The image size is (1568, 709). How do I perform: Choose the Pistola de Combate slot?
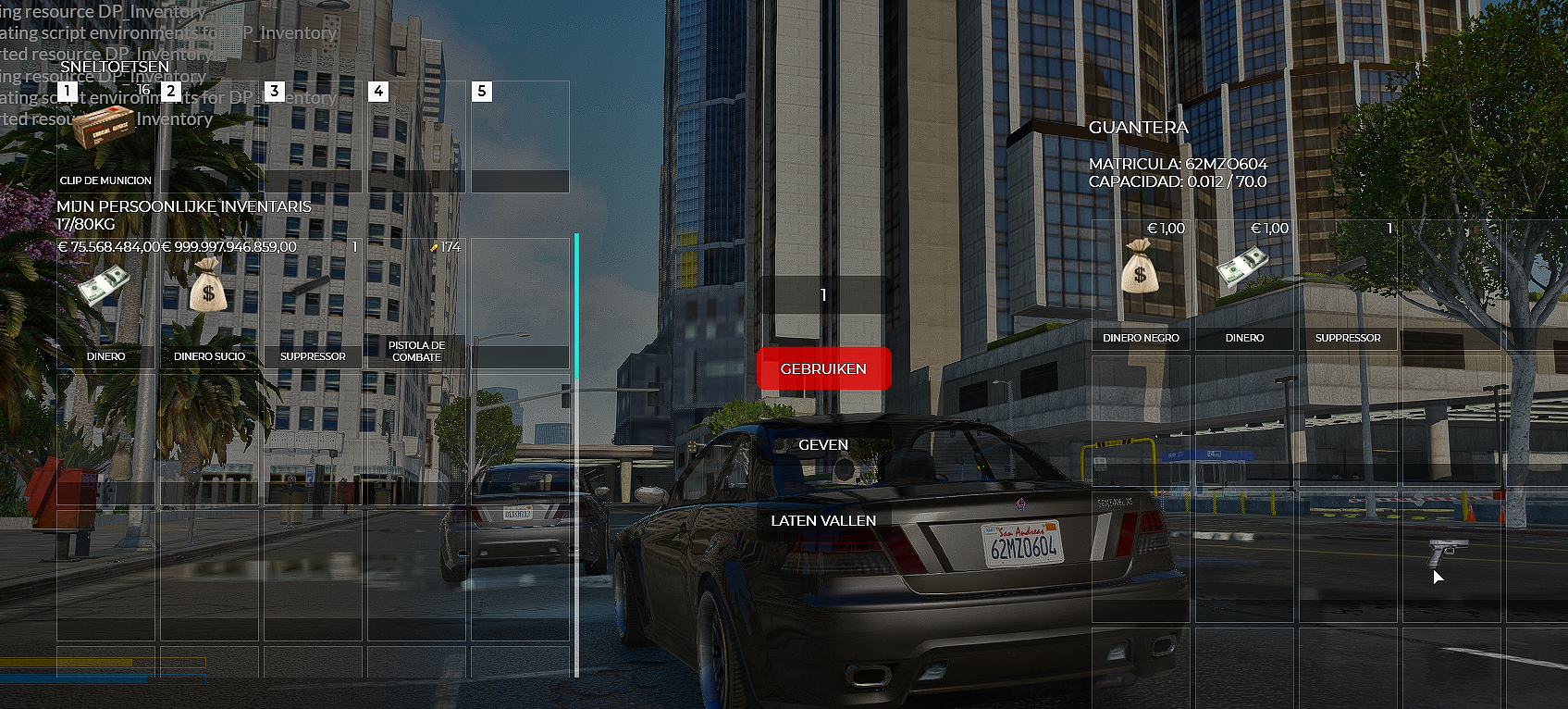point(416,303)
